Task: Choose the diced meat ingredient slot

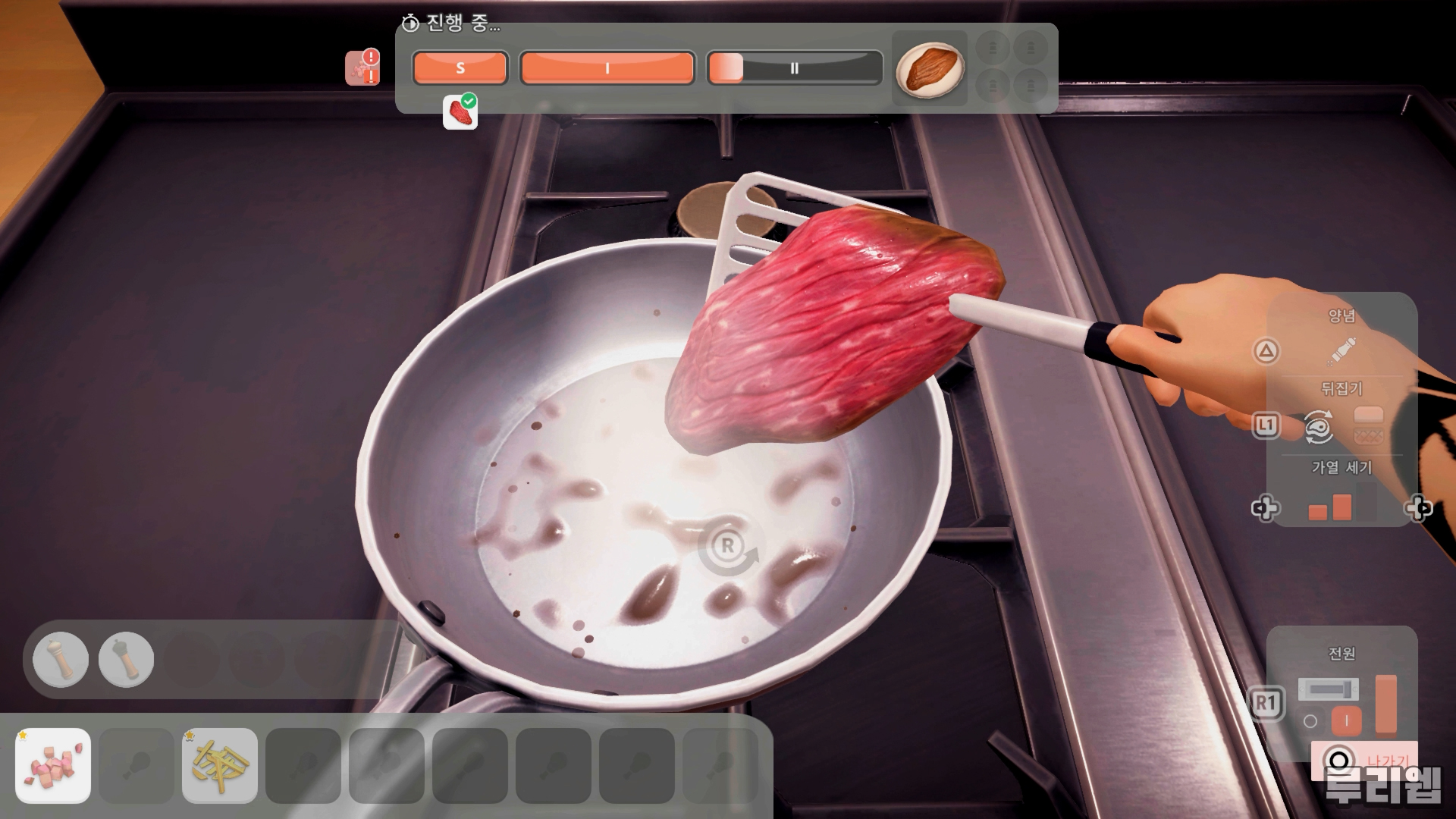Action: point(53,765)
